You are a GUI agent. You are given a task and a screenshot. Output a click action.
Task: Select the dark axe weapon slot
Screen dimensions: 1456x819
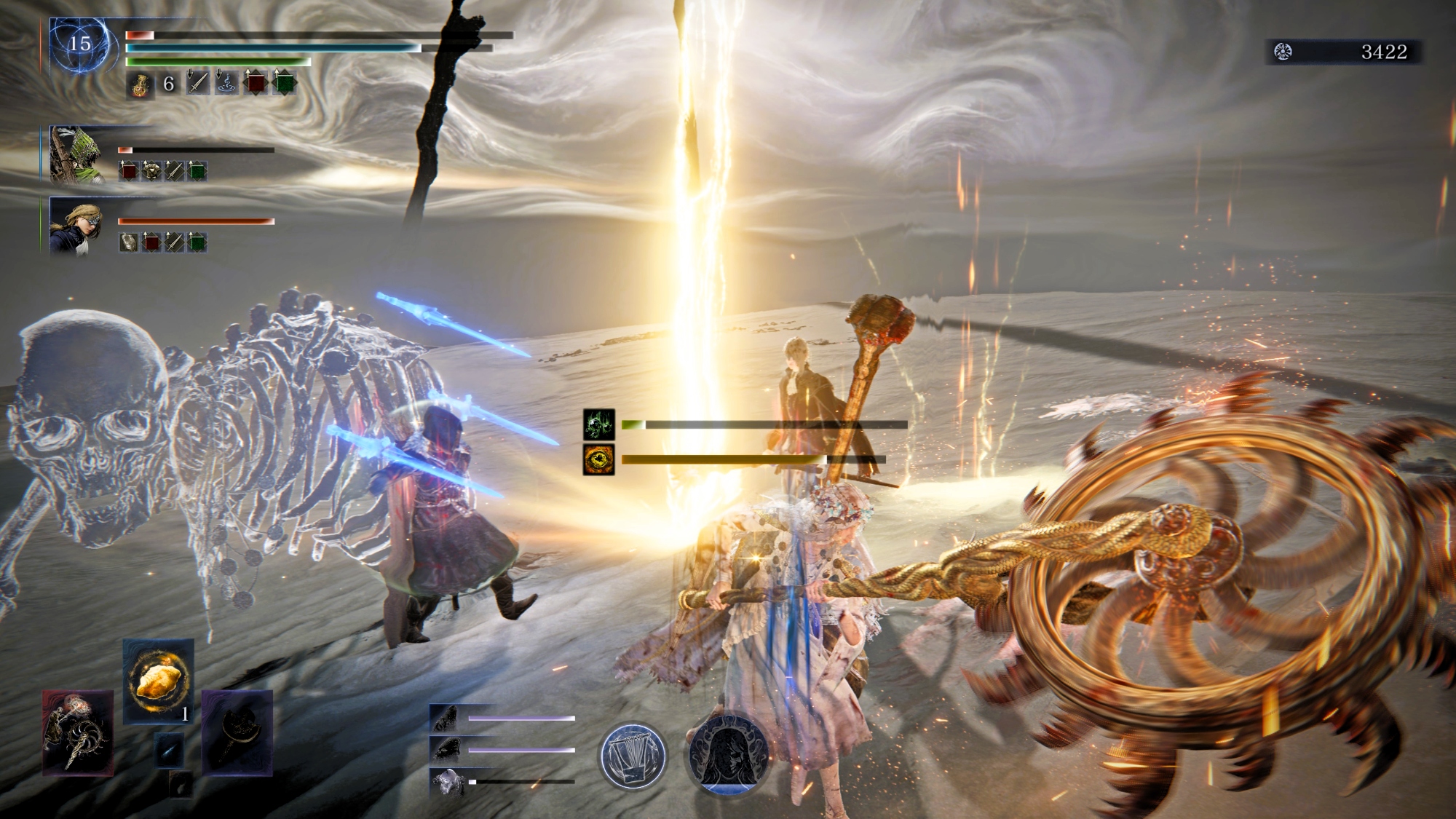click(x=237, y=732)
